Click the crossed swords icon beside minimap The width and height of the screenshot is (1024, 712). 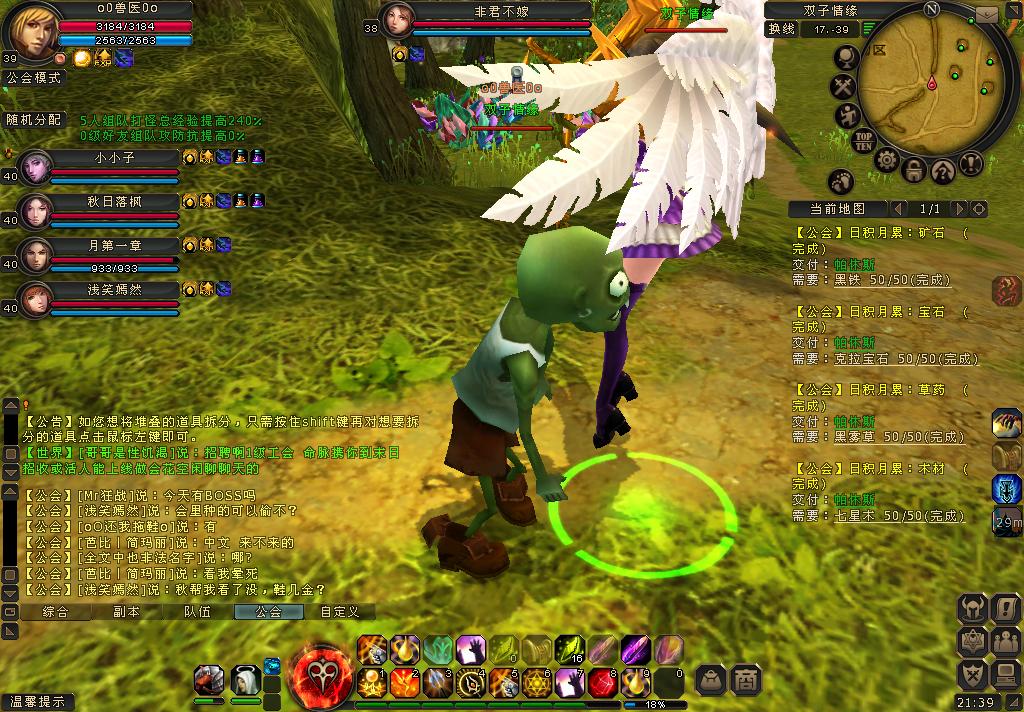pos(845,88)
